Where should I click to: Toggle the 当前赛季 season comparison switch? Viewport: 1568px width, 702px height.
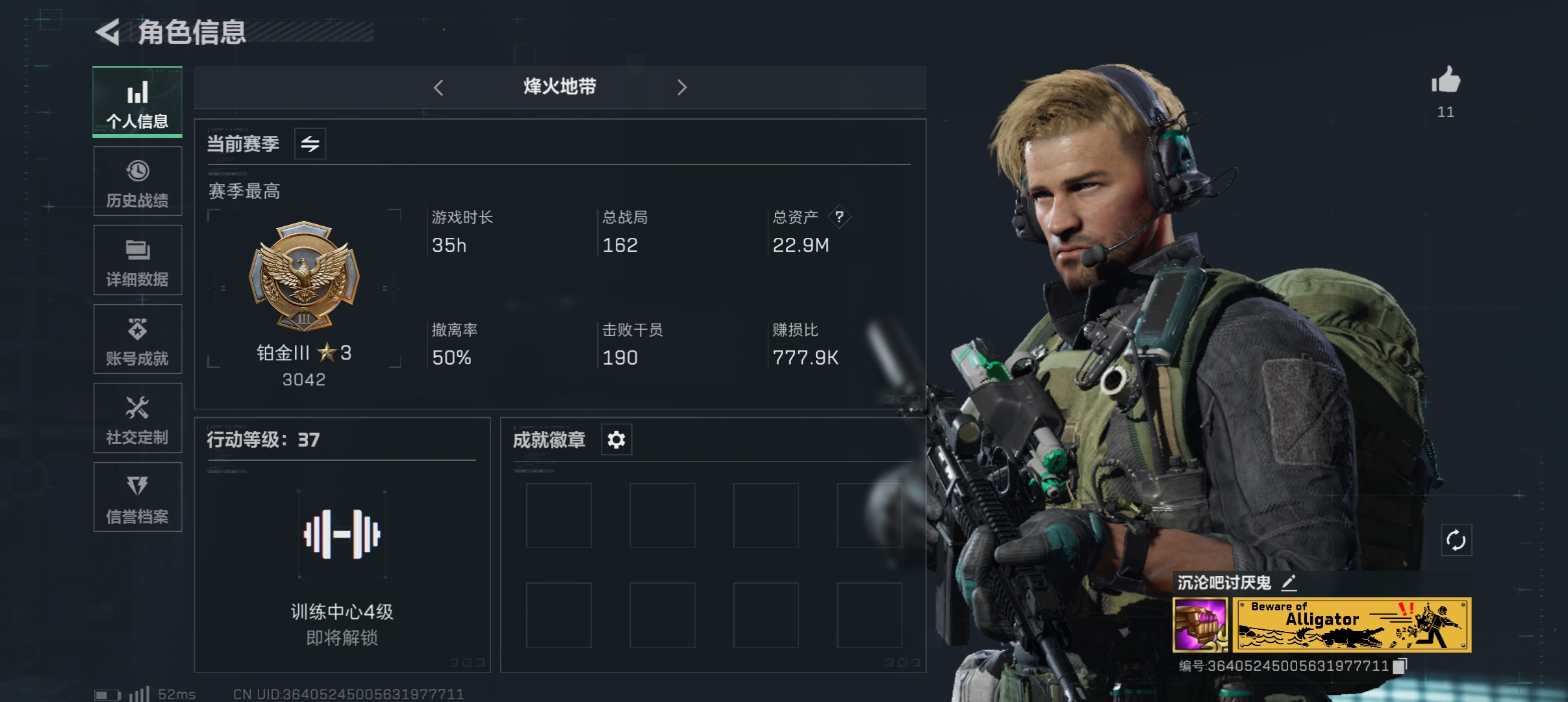click(310, 144)
